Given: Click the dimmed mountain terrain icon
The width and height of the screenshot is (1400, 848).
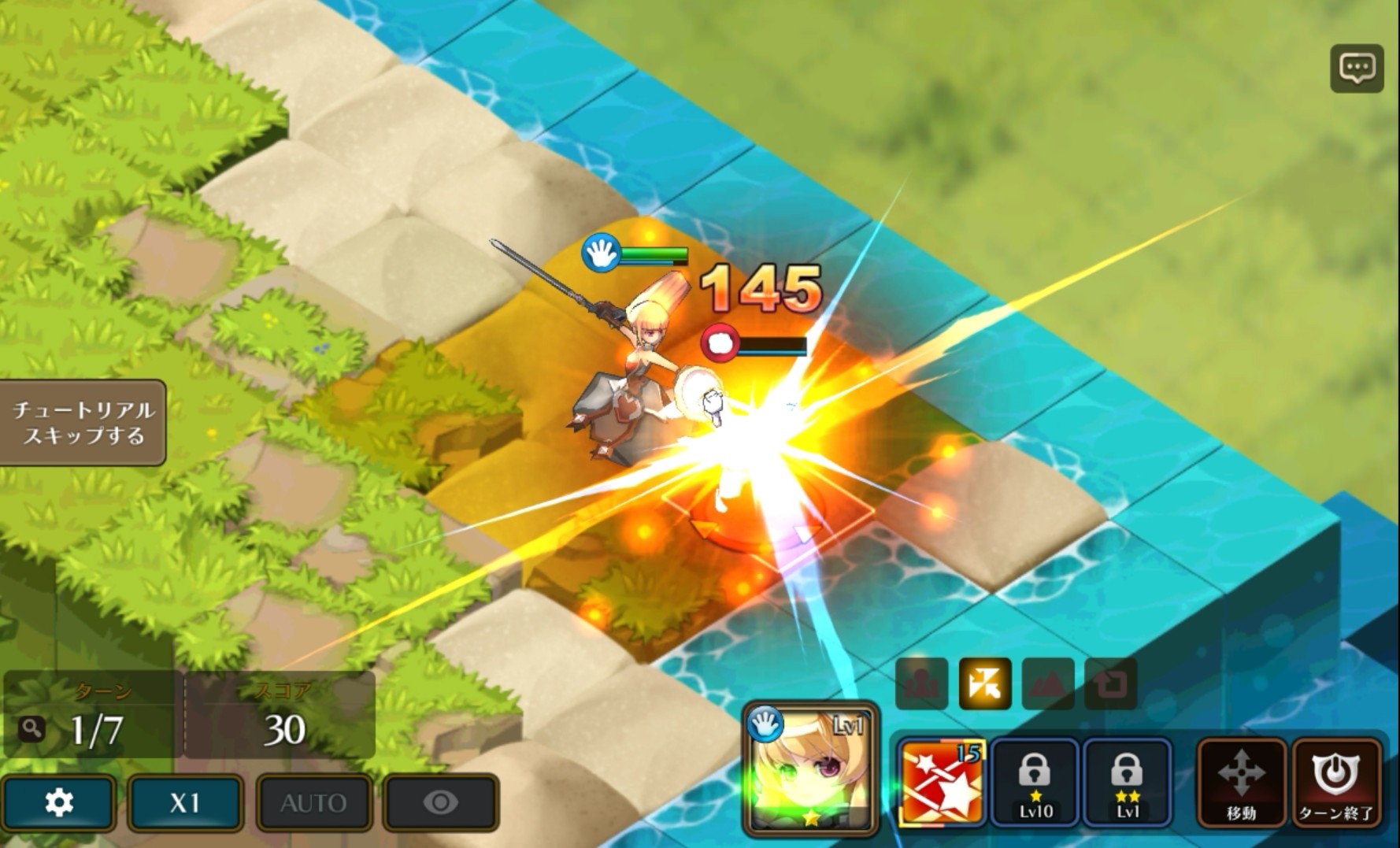Looking at the screenshot, I should (1048, 683).
